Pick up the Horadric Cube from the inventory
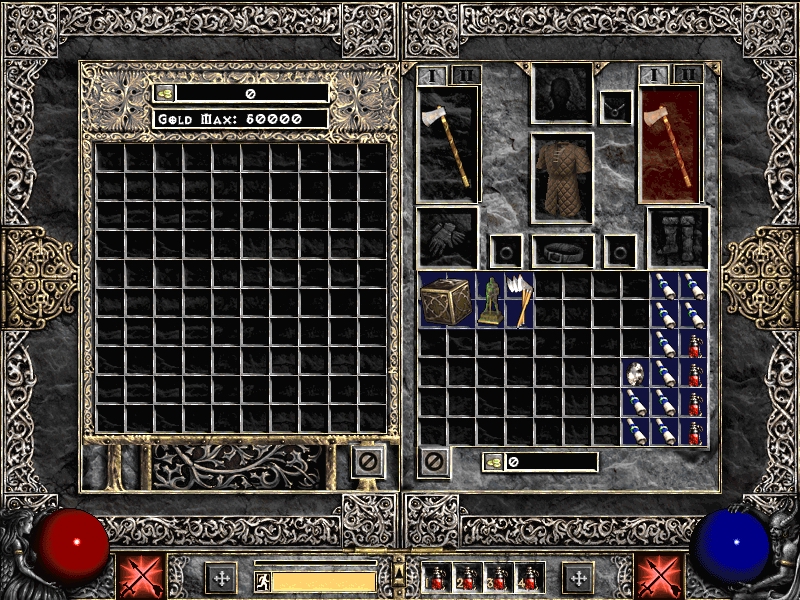Screen dimensions: 800x600 [446, 299]
